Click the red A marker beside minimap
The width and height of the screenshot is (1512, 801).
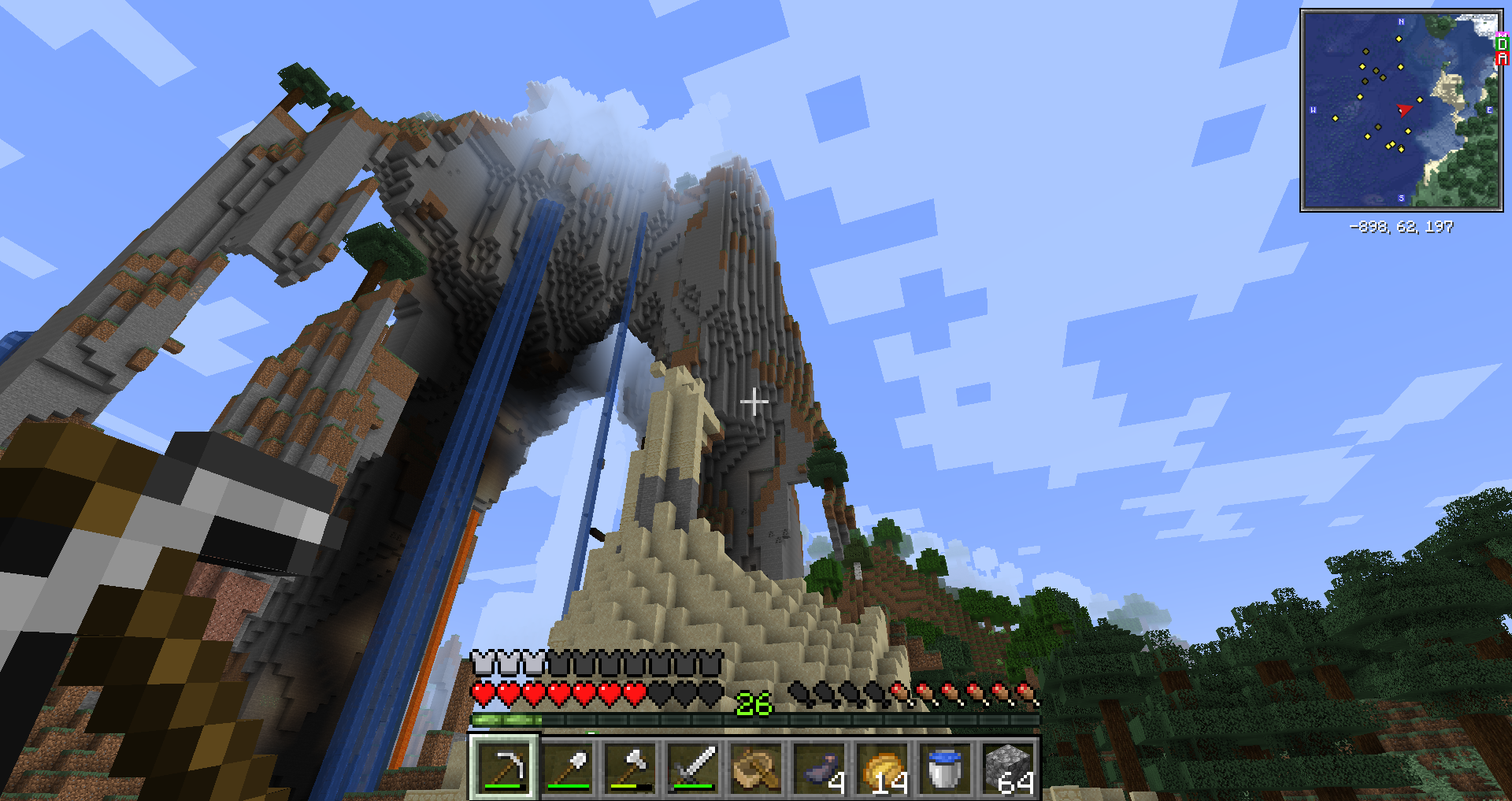click(1502, 59)
